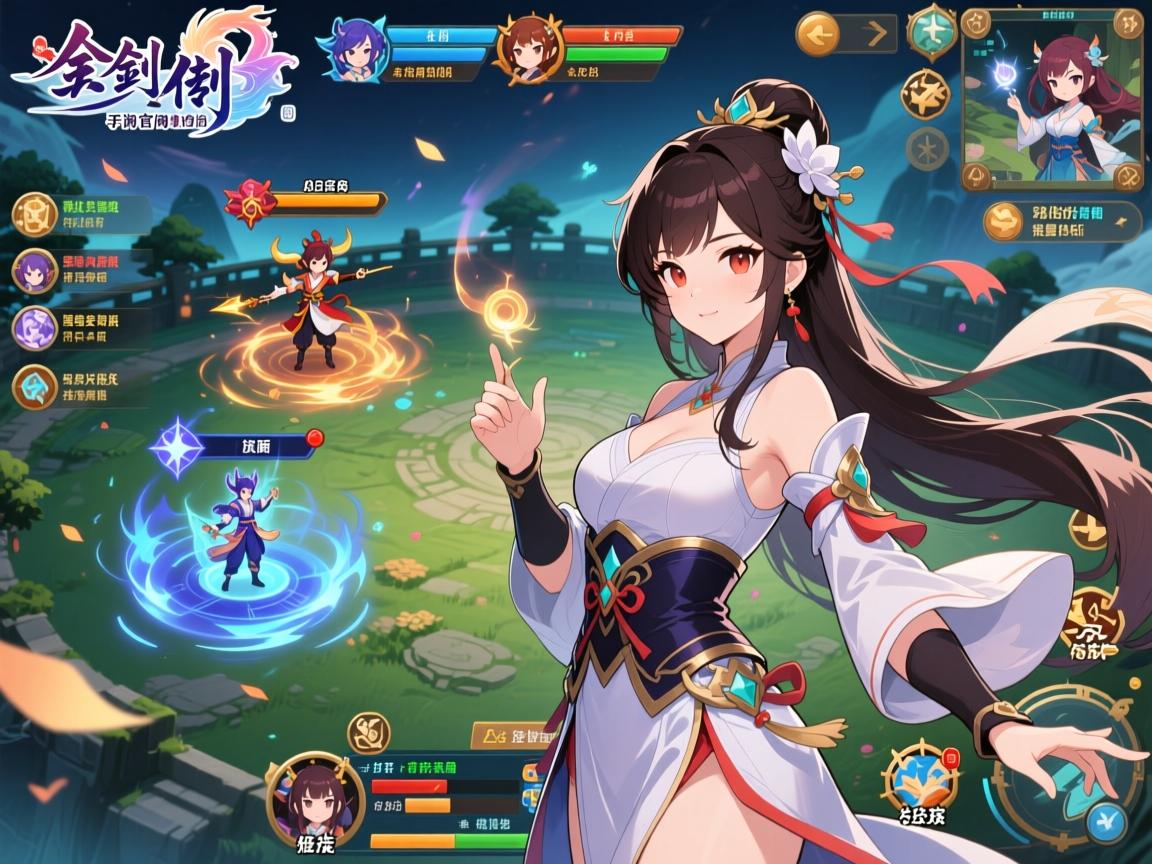Select the purple-haired character list entry
1152x864 pixels.
36,271
